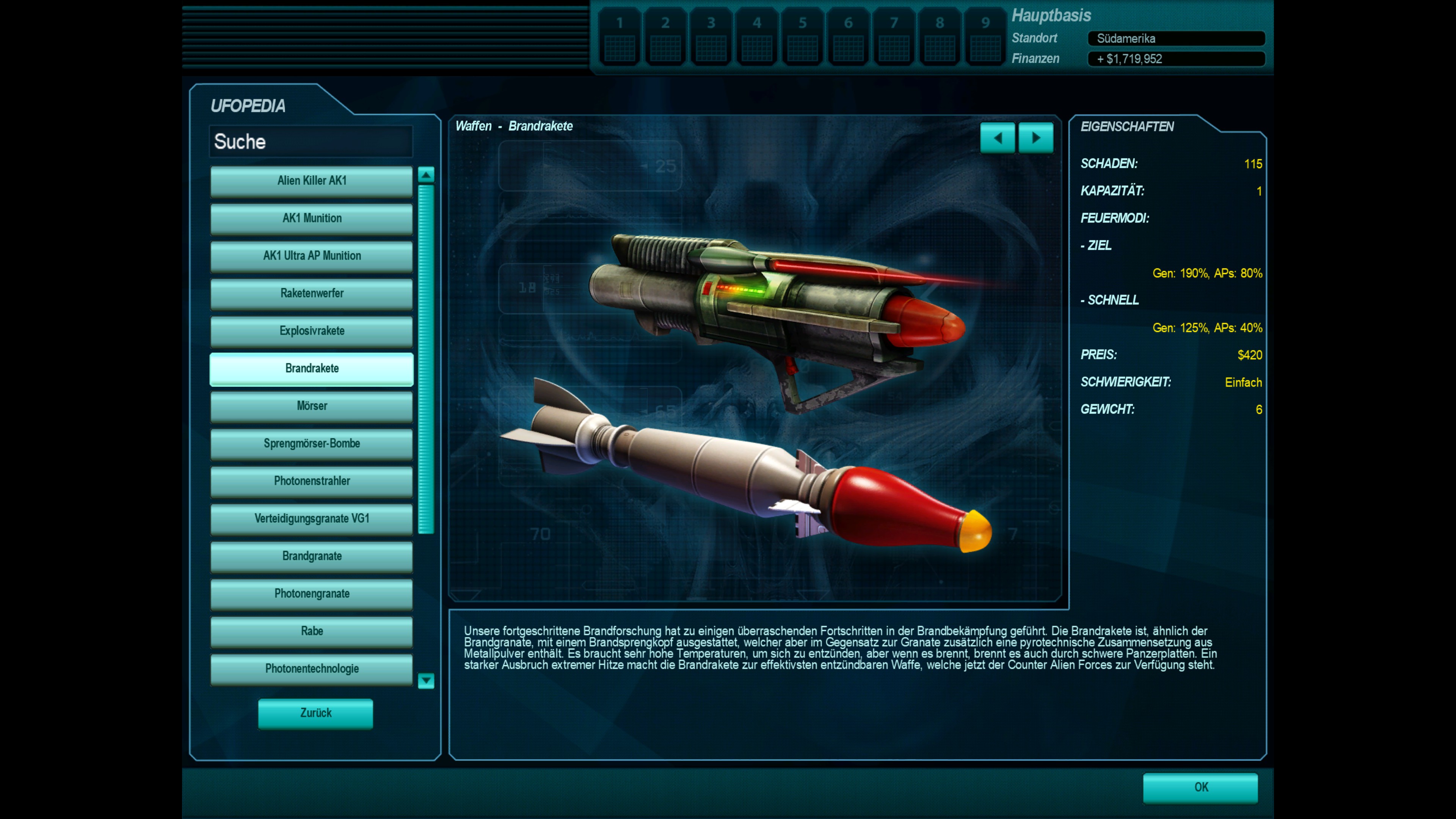Confirm with the OK button
The image size is (1456, 819).
click(x=1200, y=788)
